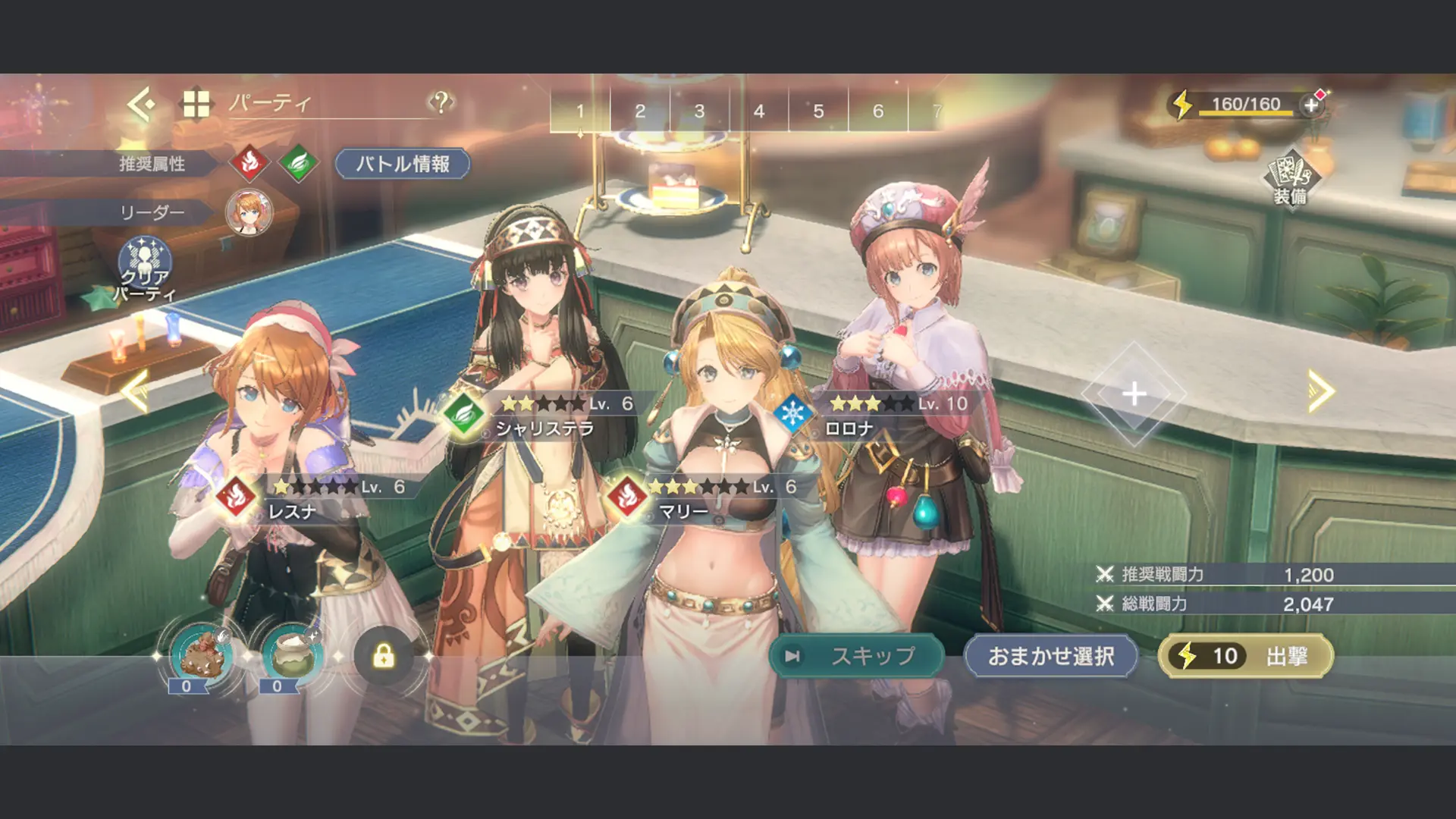Switch to party tab 1
The height and width of the screenshot is (819, 1456).
point(580,111)
